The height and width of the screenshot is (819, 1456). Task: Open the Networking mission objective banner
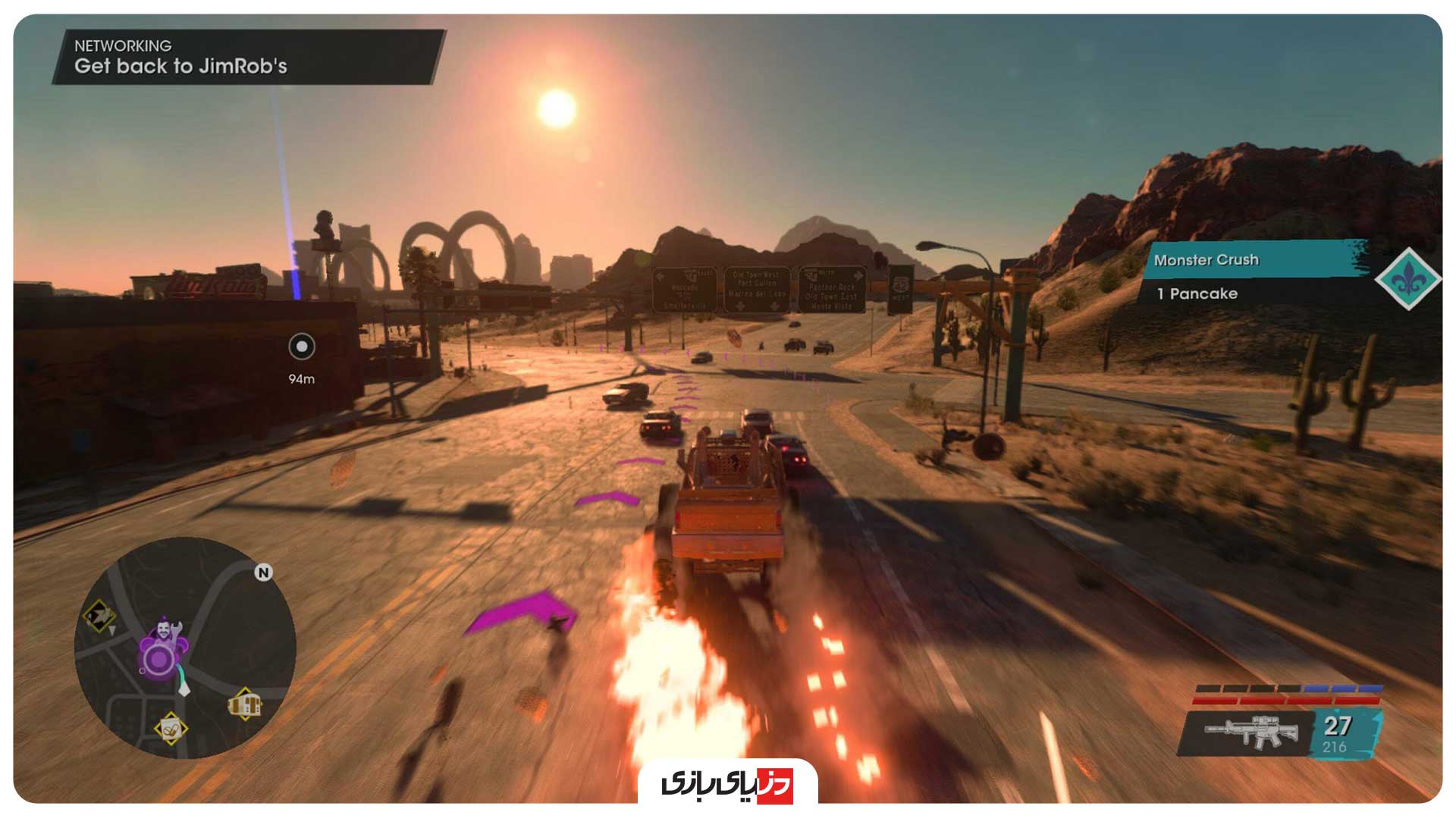click(247, 57)
